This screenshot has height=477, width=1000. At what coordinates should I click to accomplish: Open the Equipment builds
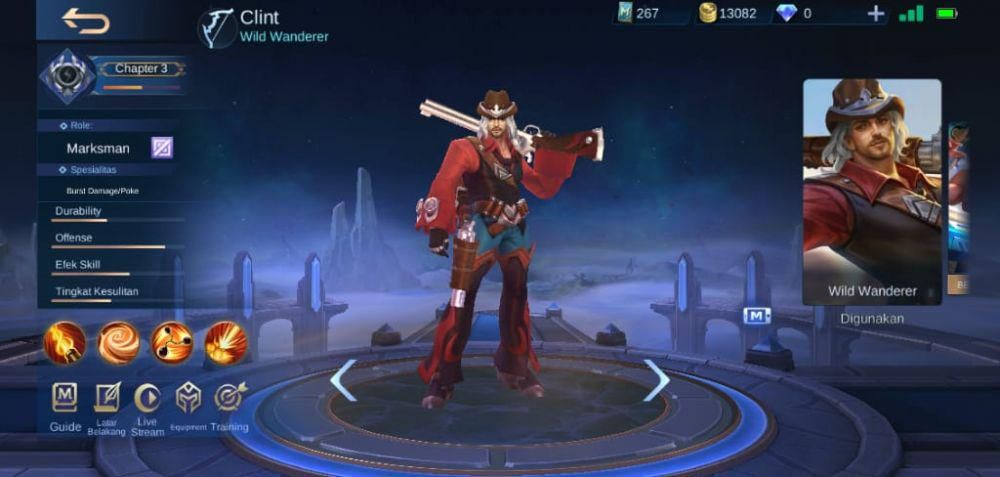(x=188, y=398)
